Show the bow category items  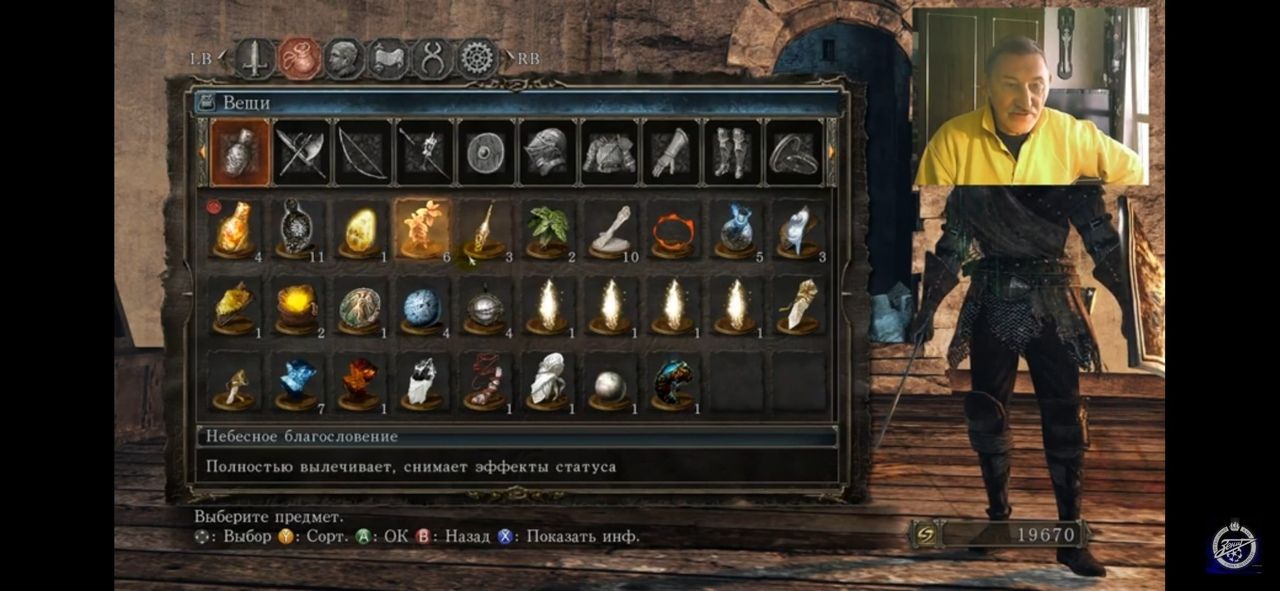pyautogui.click(x=362, y=153)
